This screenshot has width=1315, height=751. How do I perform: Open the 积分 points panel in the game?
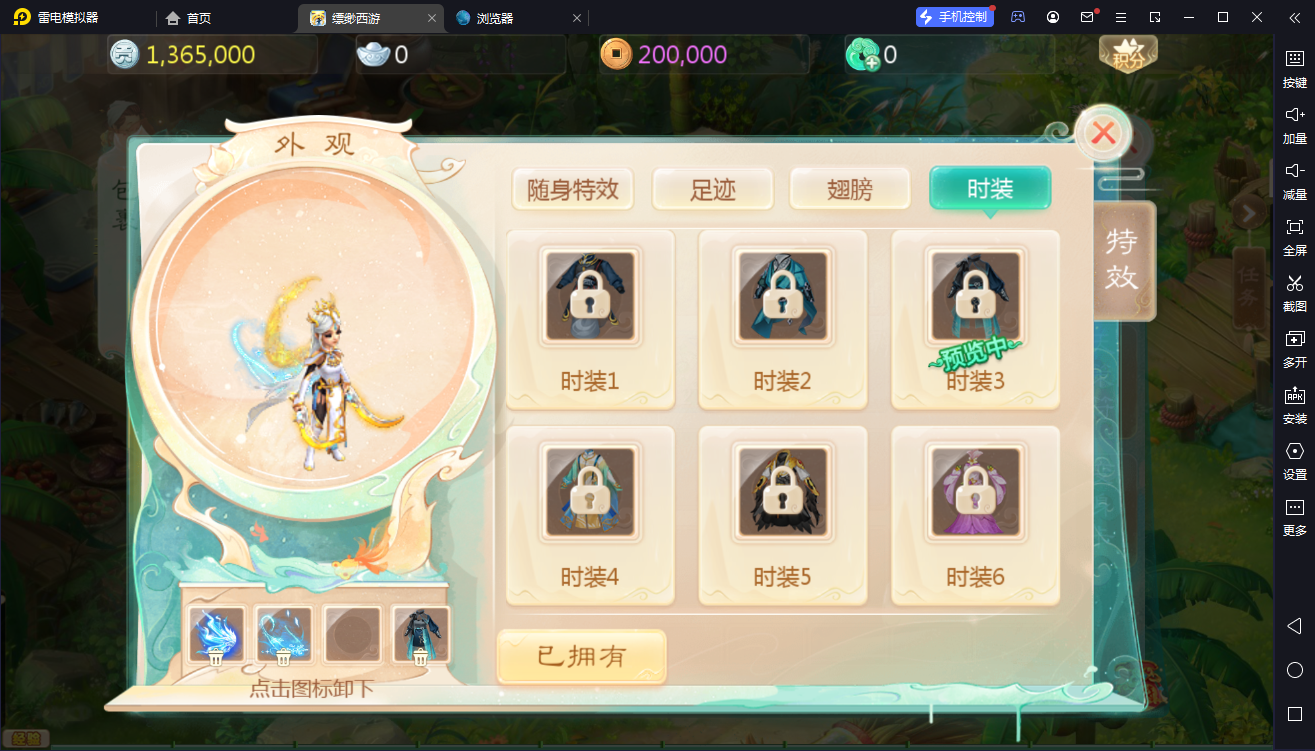pos(1128,55)
